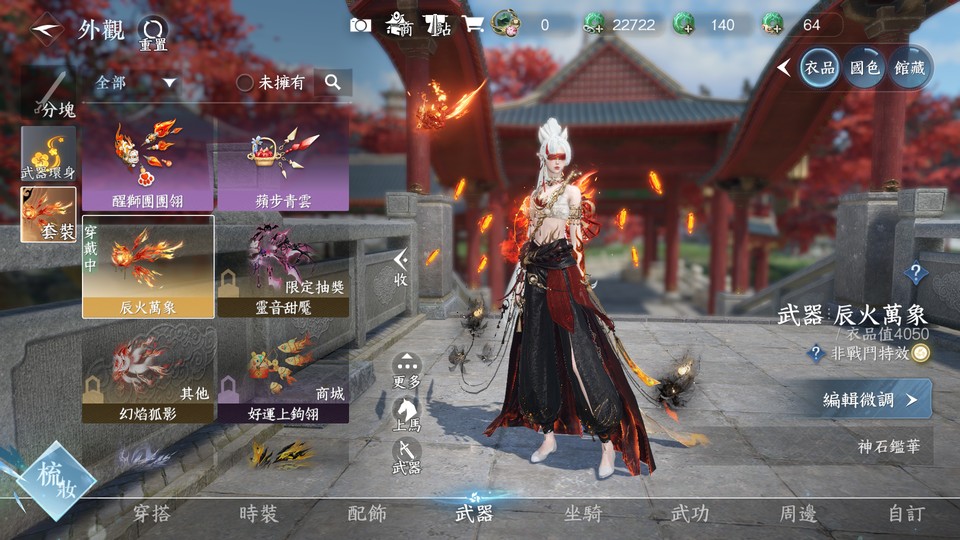Image resolution: width=960 pixels, height=540 pixels.
Task: Take a photo with the camera icon
Action: (x=361, y=24)
